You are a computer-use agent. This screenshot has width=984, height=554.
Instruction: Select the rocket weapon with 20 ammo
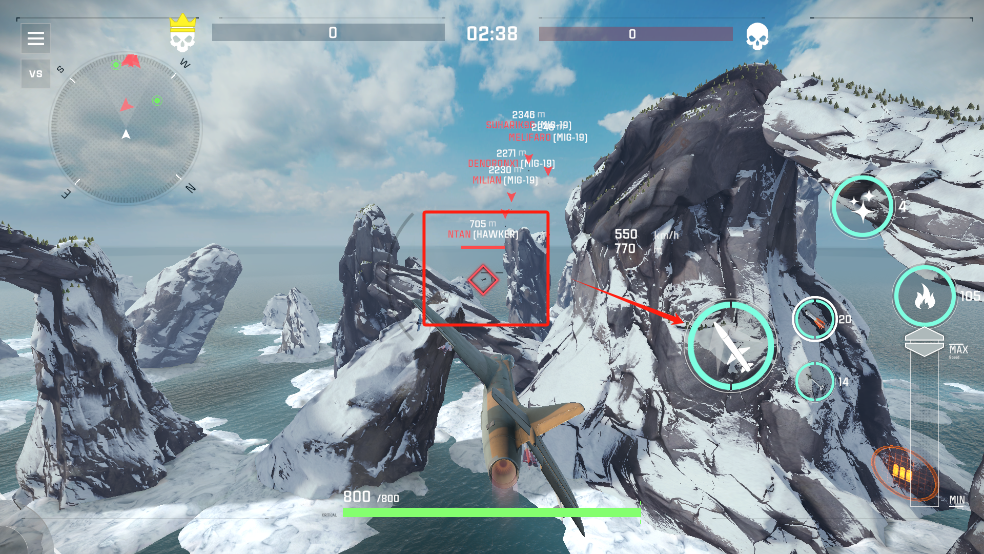tap(814, 319)
